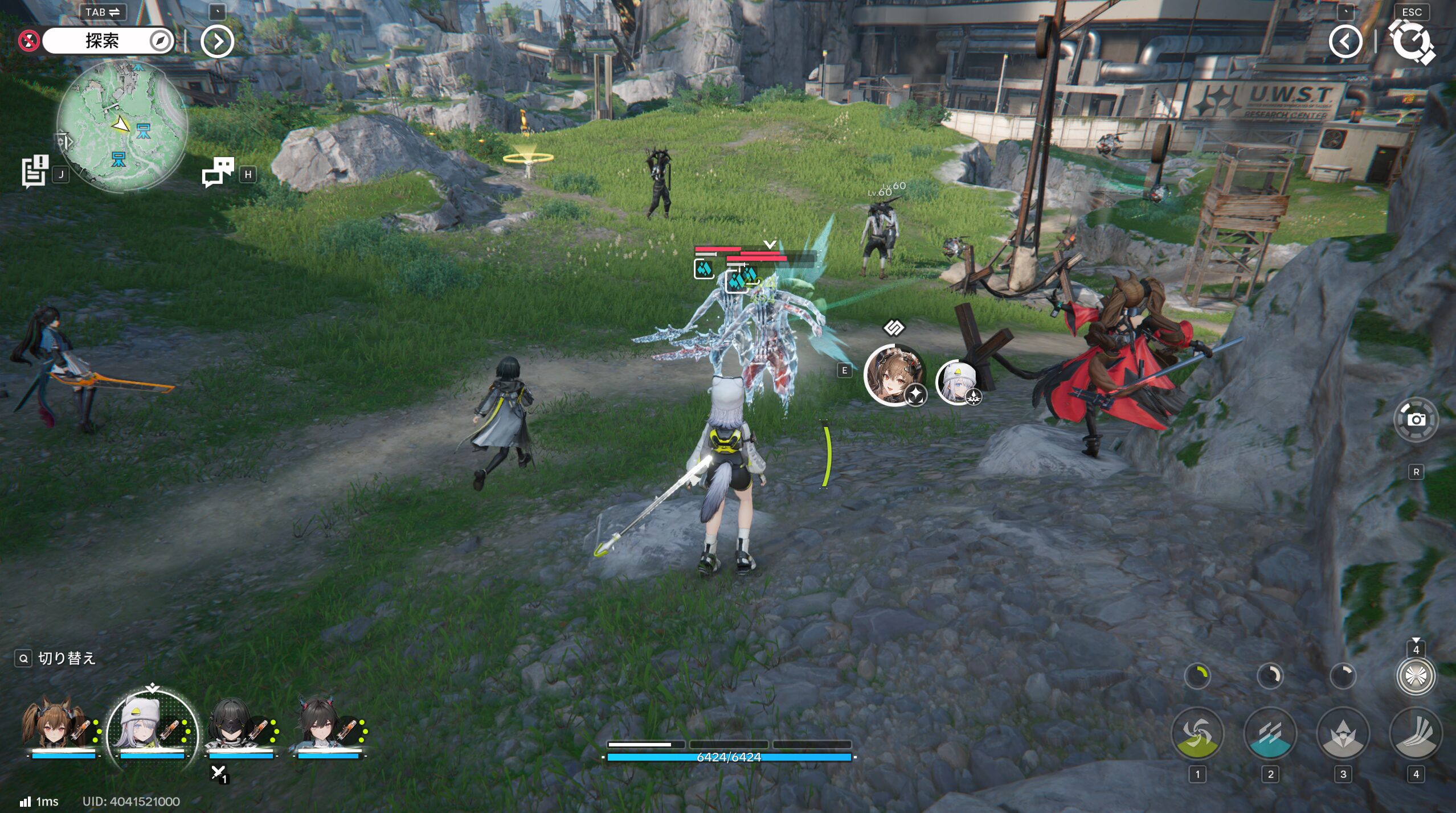Viewport: 1456px width, 813px height.
Task: Click the red prohibited icon beside 探索
Action: [28, 41]
